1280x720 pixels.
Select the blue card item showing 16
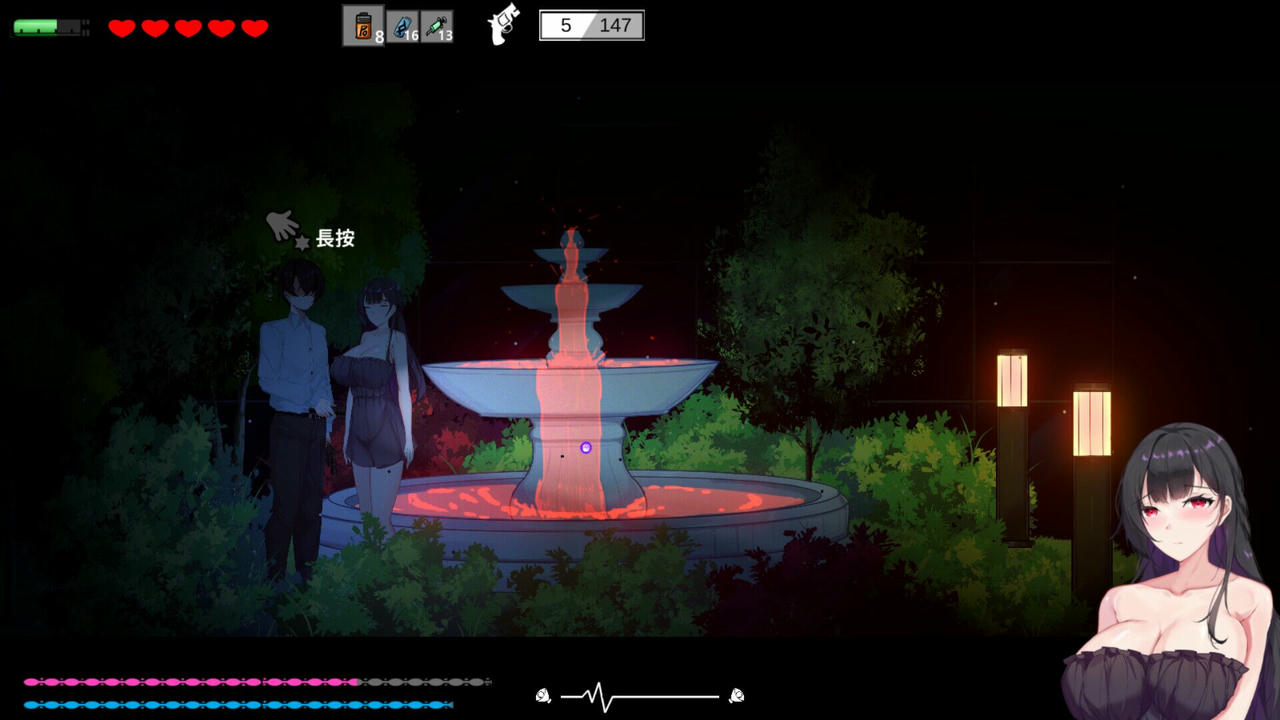(x=402, y=25)
